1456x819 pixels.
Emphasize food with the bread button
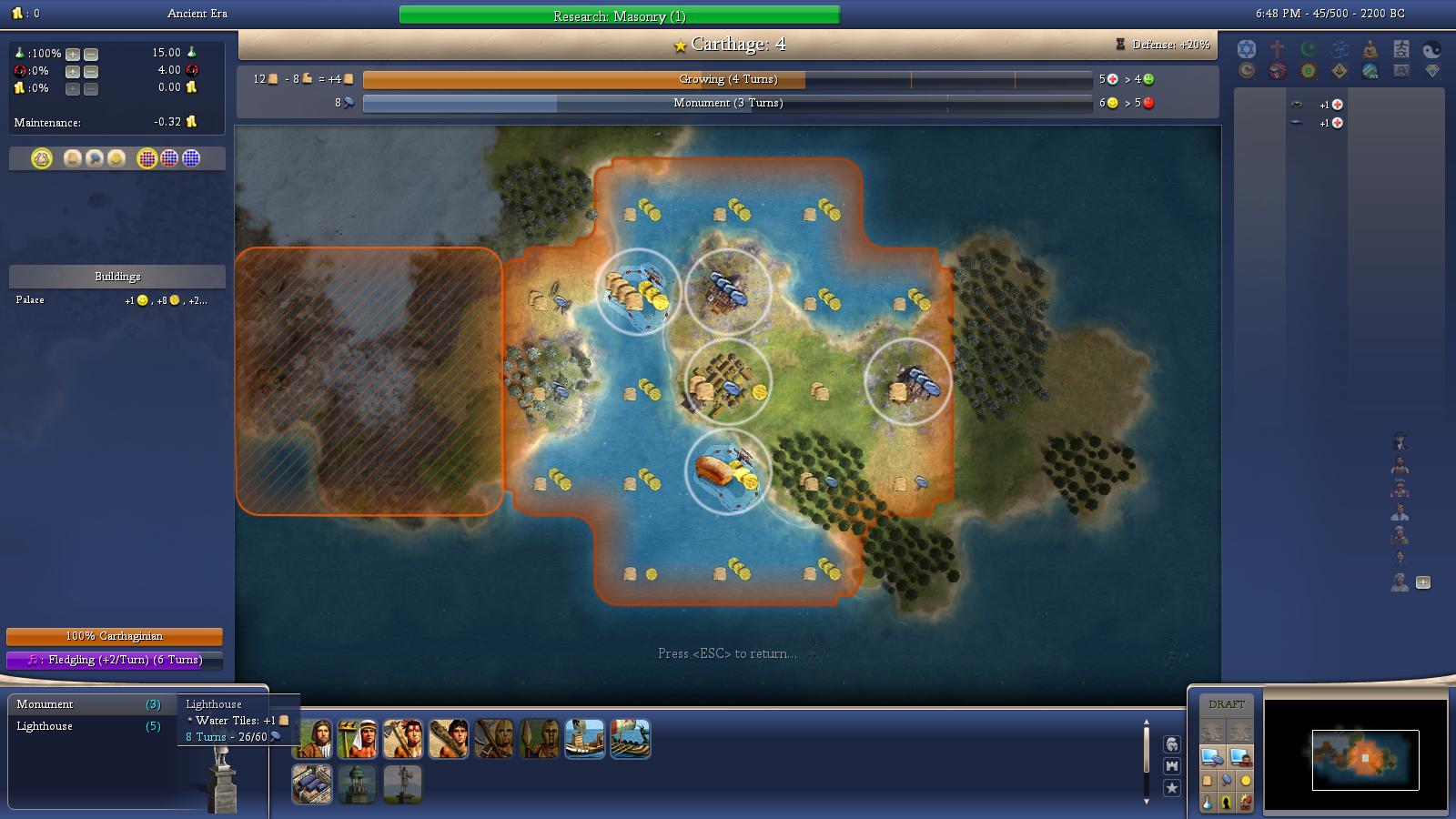1208,781
